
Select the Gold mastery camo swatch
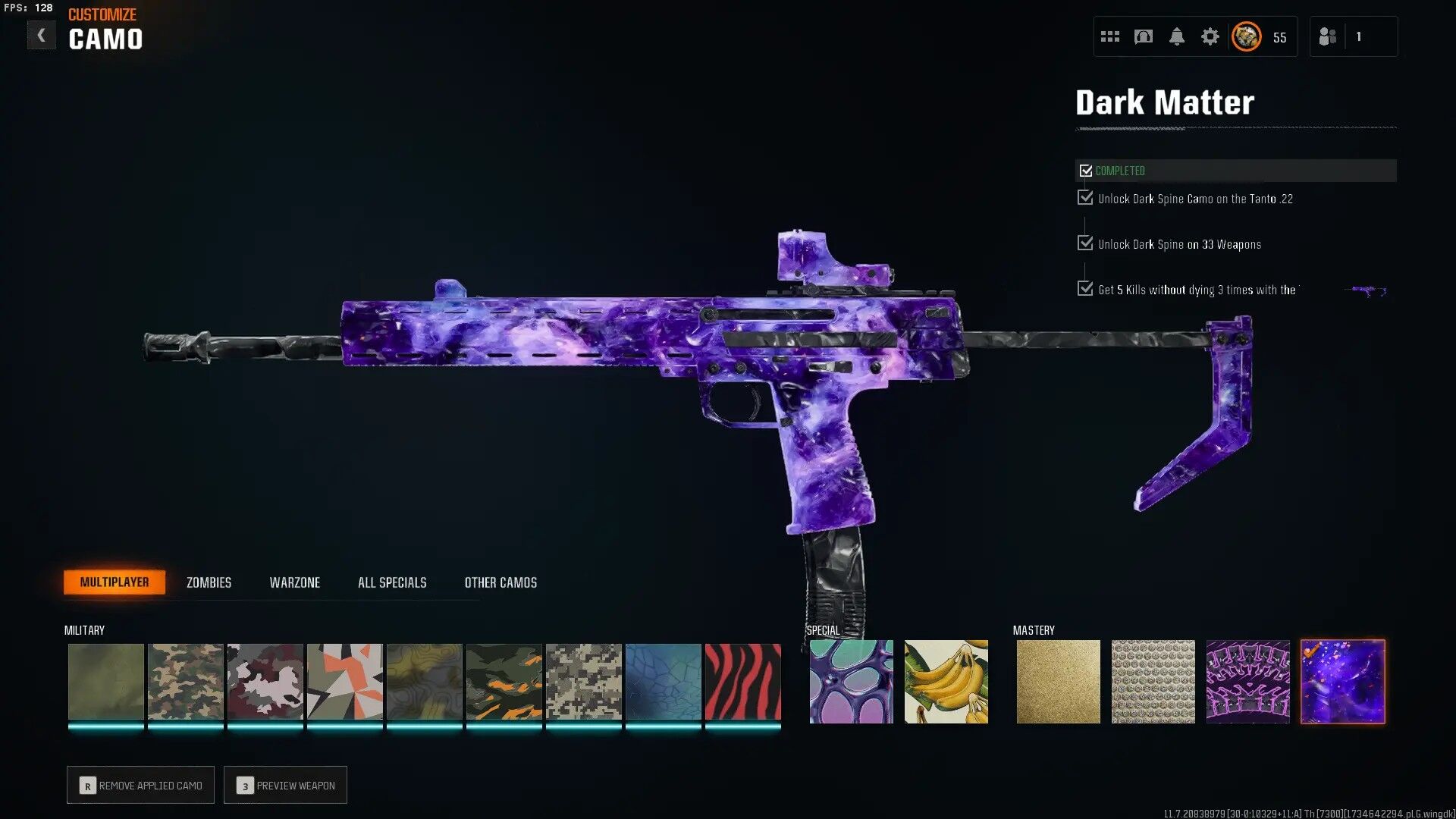click(1058, 681)
